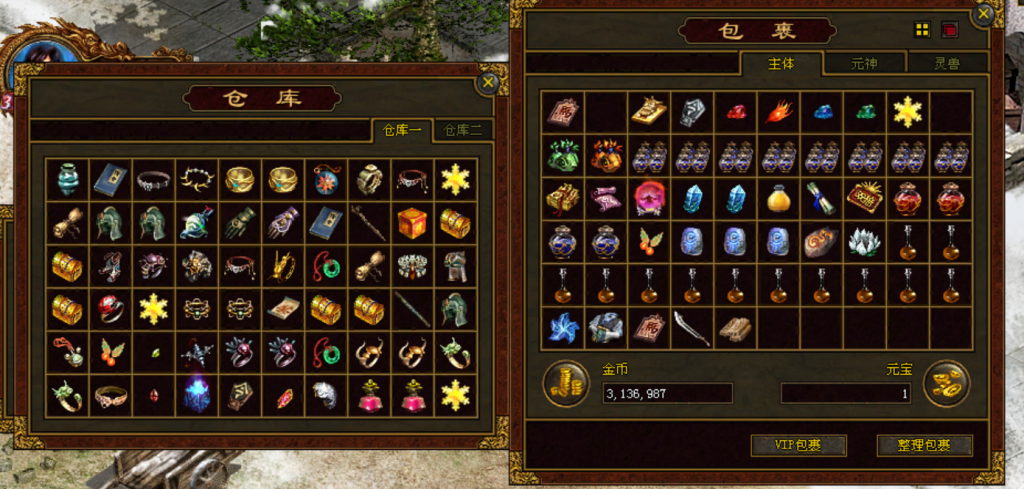Close the 包裹 bag window

pyautogui.click(x=985, y=14)
